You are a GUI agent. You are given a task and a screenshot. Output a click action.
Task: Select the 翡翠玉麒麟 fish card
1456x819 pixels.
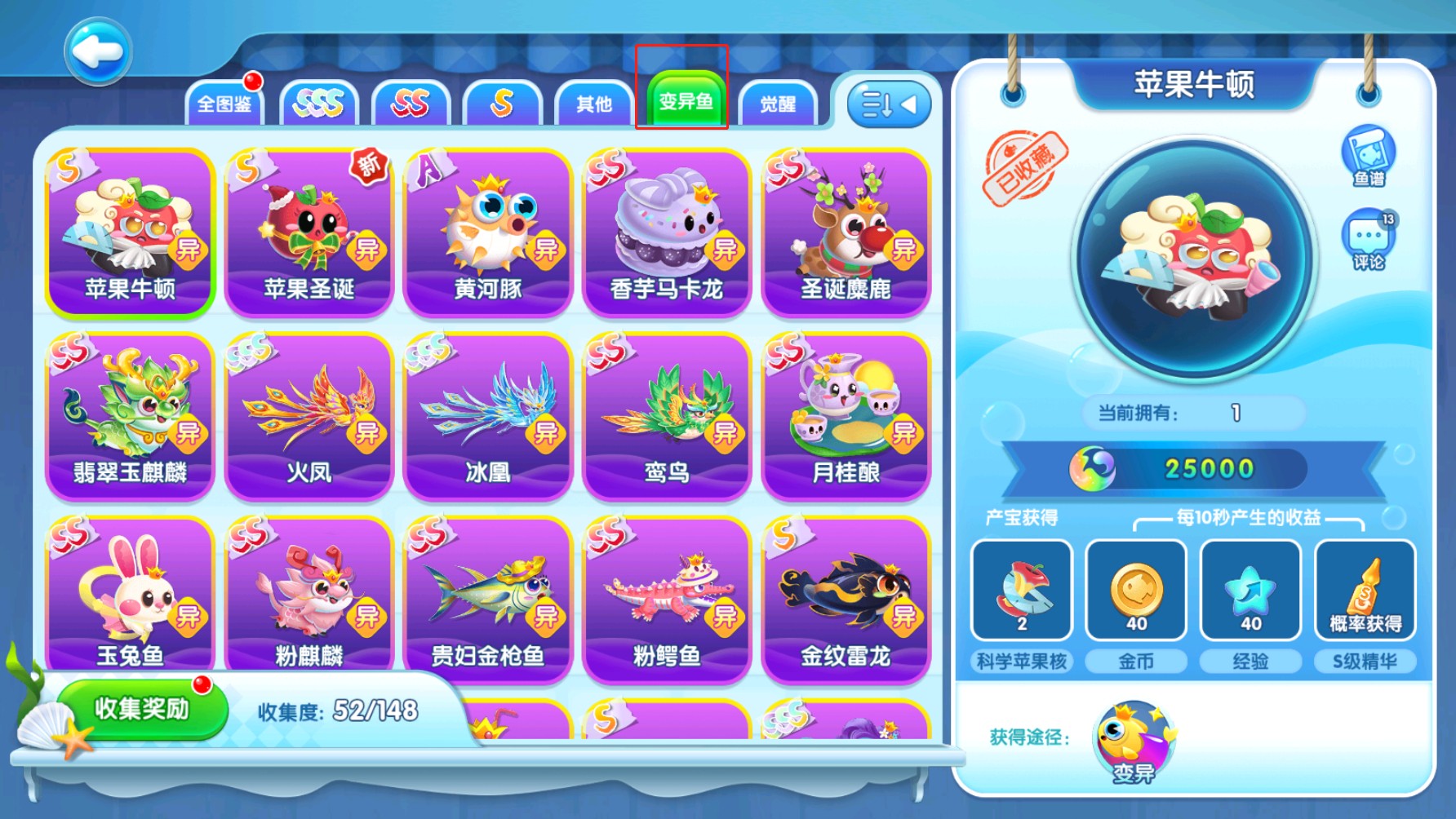tap(130, 416)
